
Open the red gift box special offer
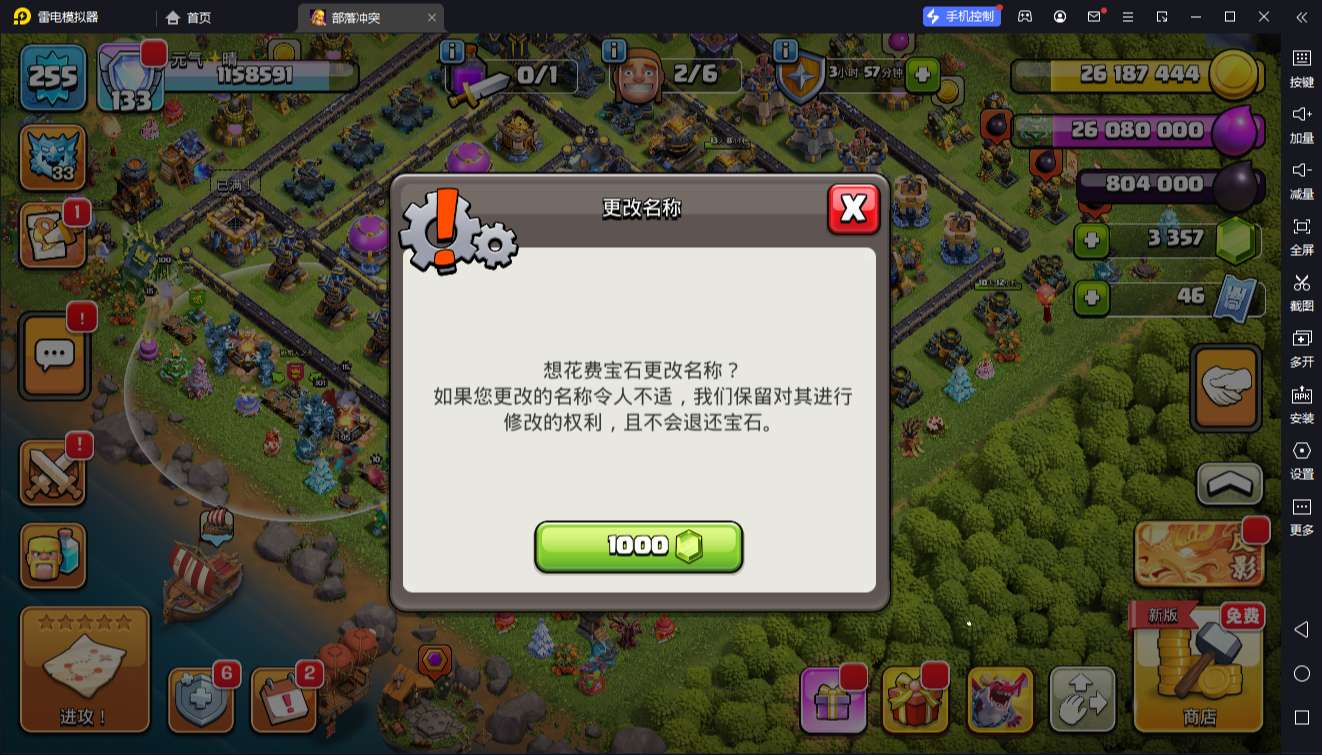tap(915, 700)
